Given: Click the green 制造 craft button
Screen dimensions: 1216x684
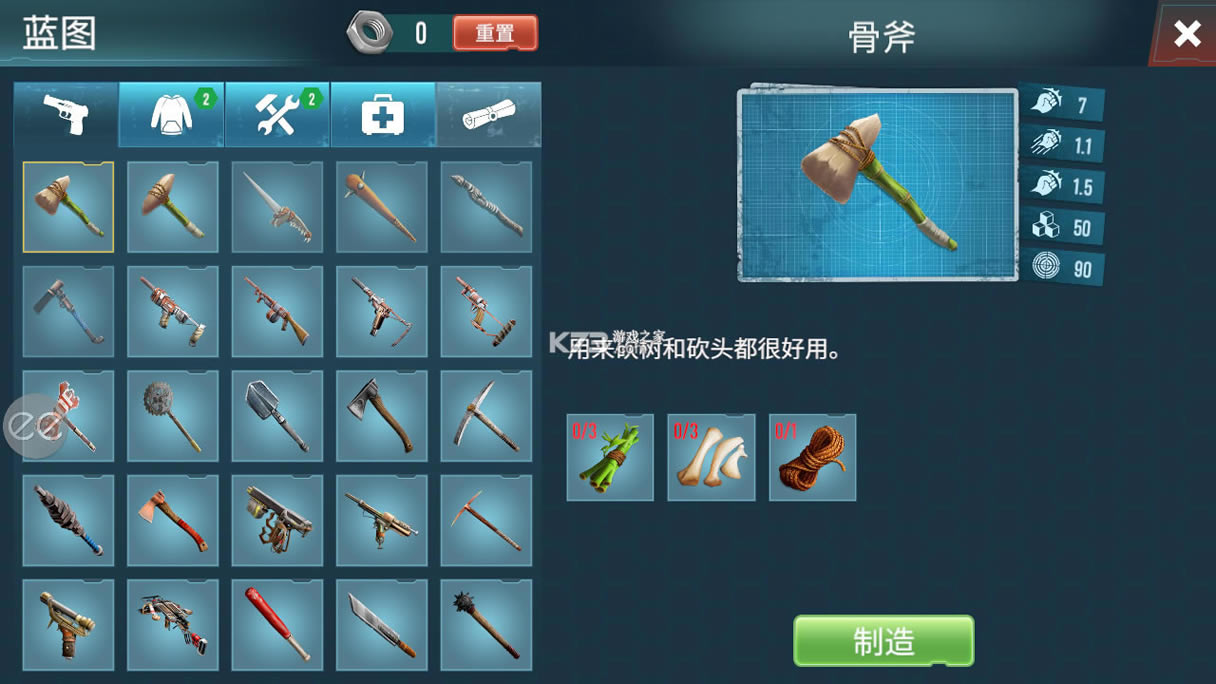Looking at the screenshot, I should click(883, 640).
